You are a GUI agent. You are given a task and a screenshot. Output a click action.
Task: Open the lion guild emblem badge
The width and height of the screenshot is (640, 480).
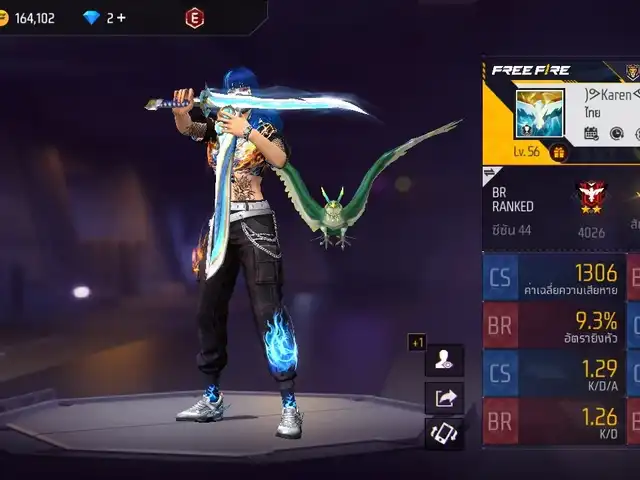[632, 72]
